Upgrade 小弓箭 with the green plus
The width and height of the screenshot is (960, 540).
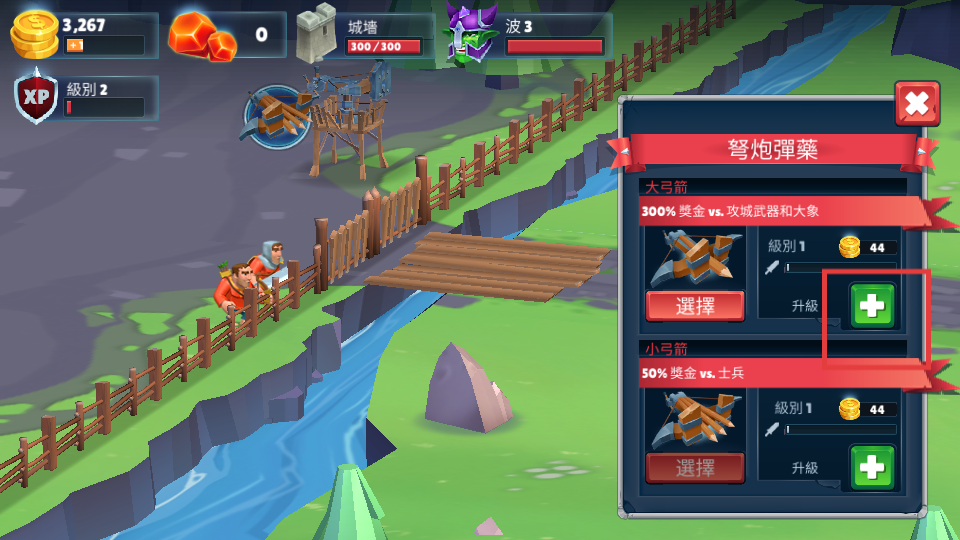point(872,467)
